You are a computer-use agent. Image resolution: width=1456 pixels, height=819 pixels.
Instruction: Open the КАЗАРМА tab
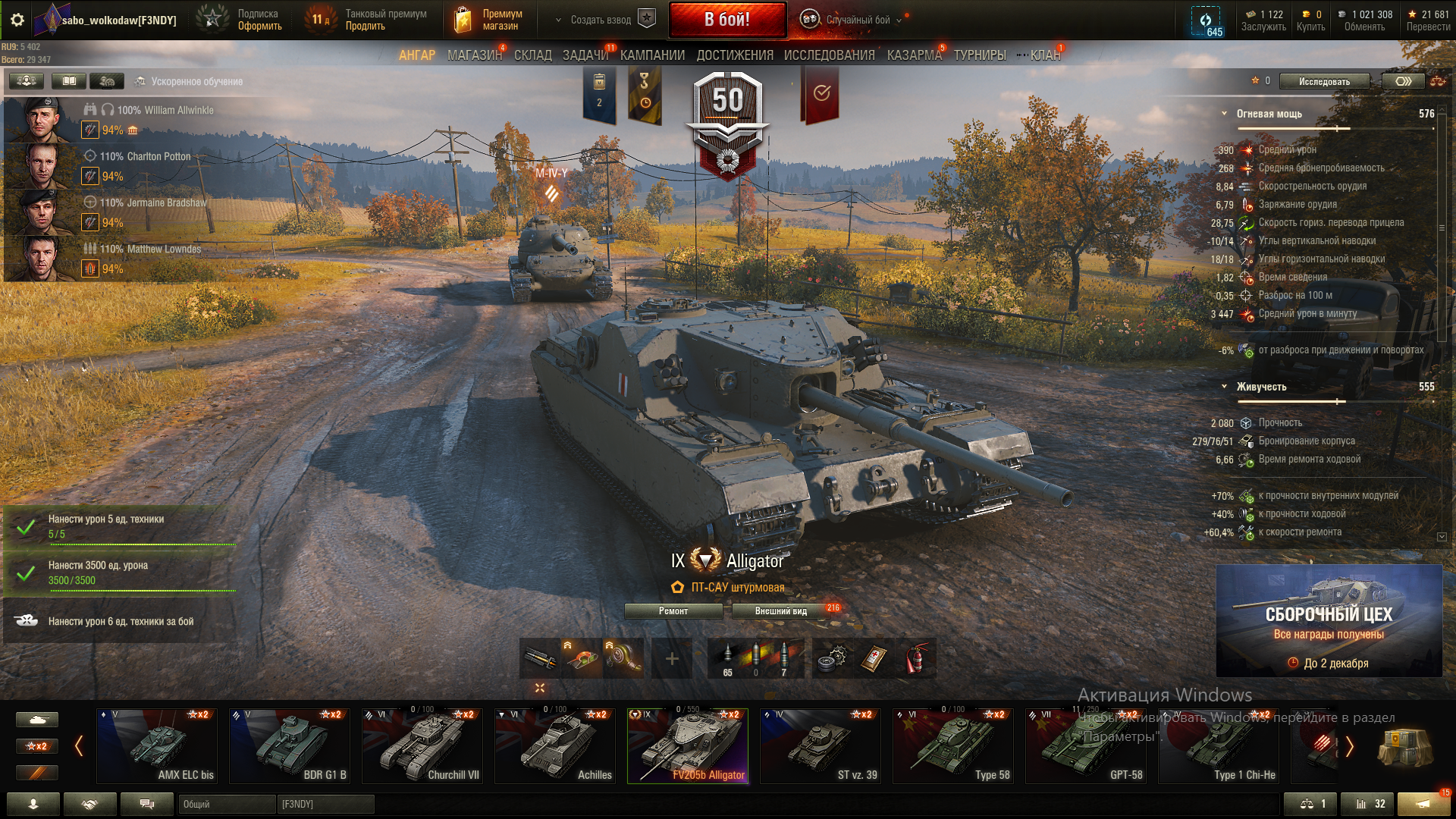pos(914,55)
